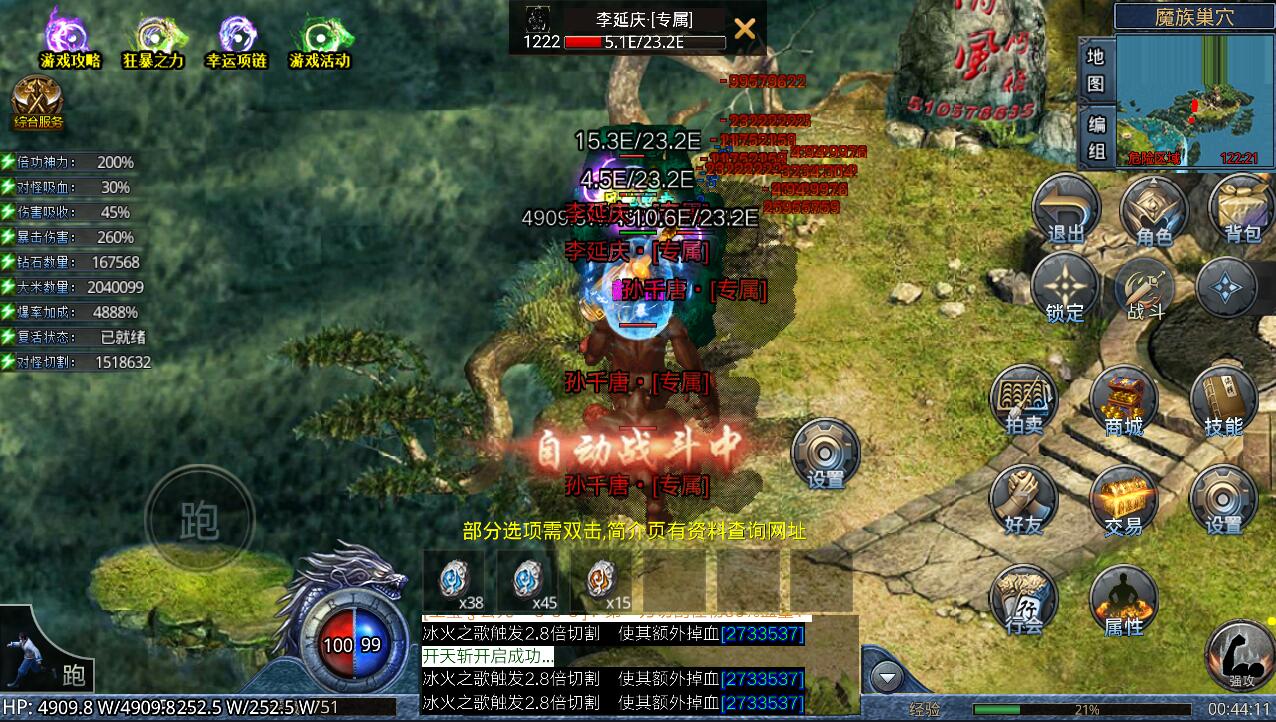Use the hotbar item with x15 count
Screen dimensions: 1276x722
pyautogui.click(x=601, y=580)
